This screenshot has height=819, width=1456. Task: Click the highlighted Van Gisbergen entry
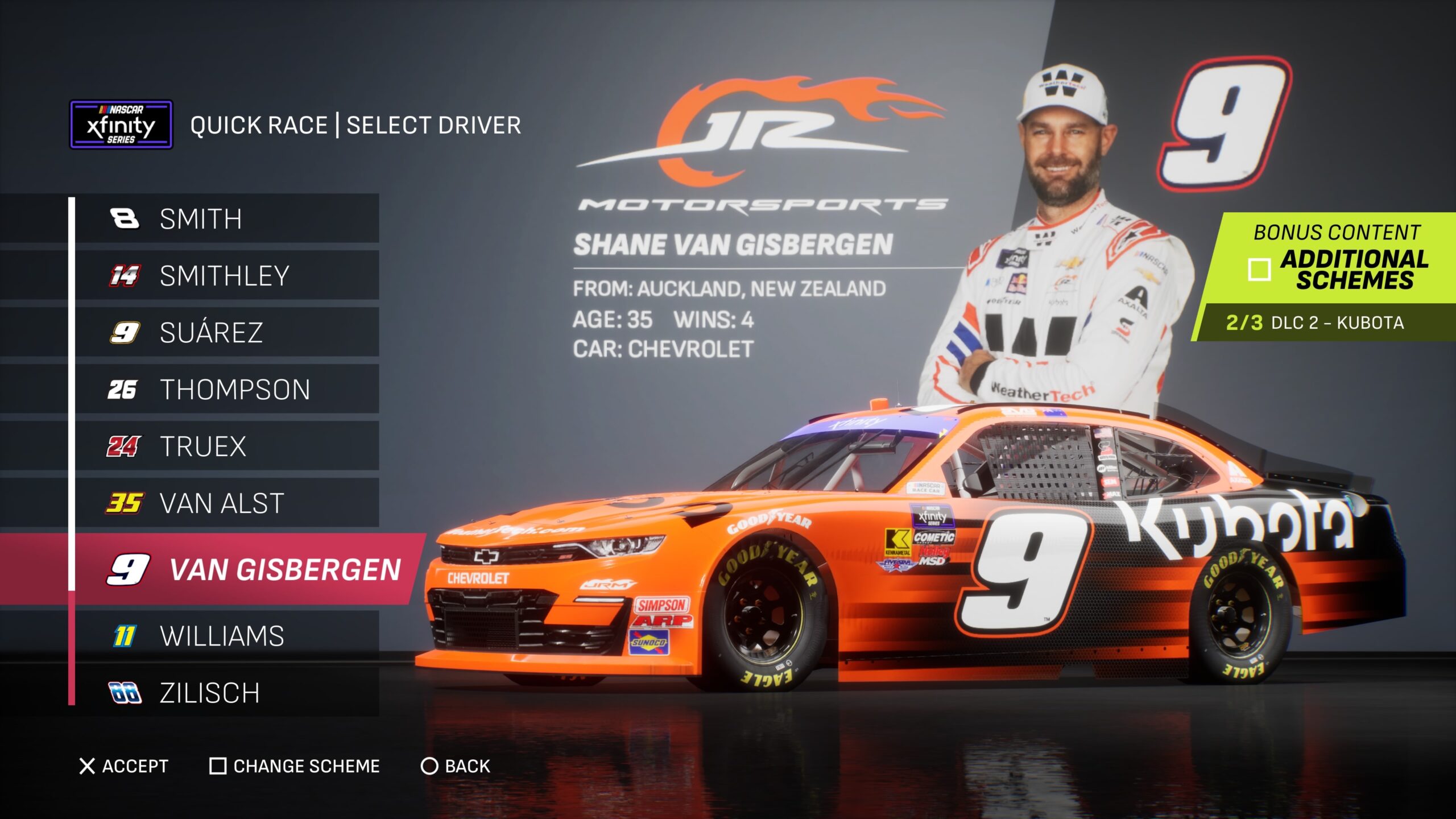(250, 569)
